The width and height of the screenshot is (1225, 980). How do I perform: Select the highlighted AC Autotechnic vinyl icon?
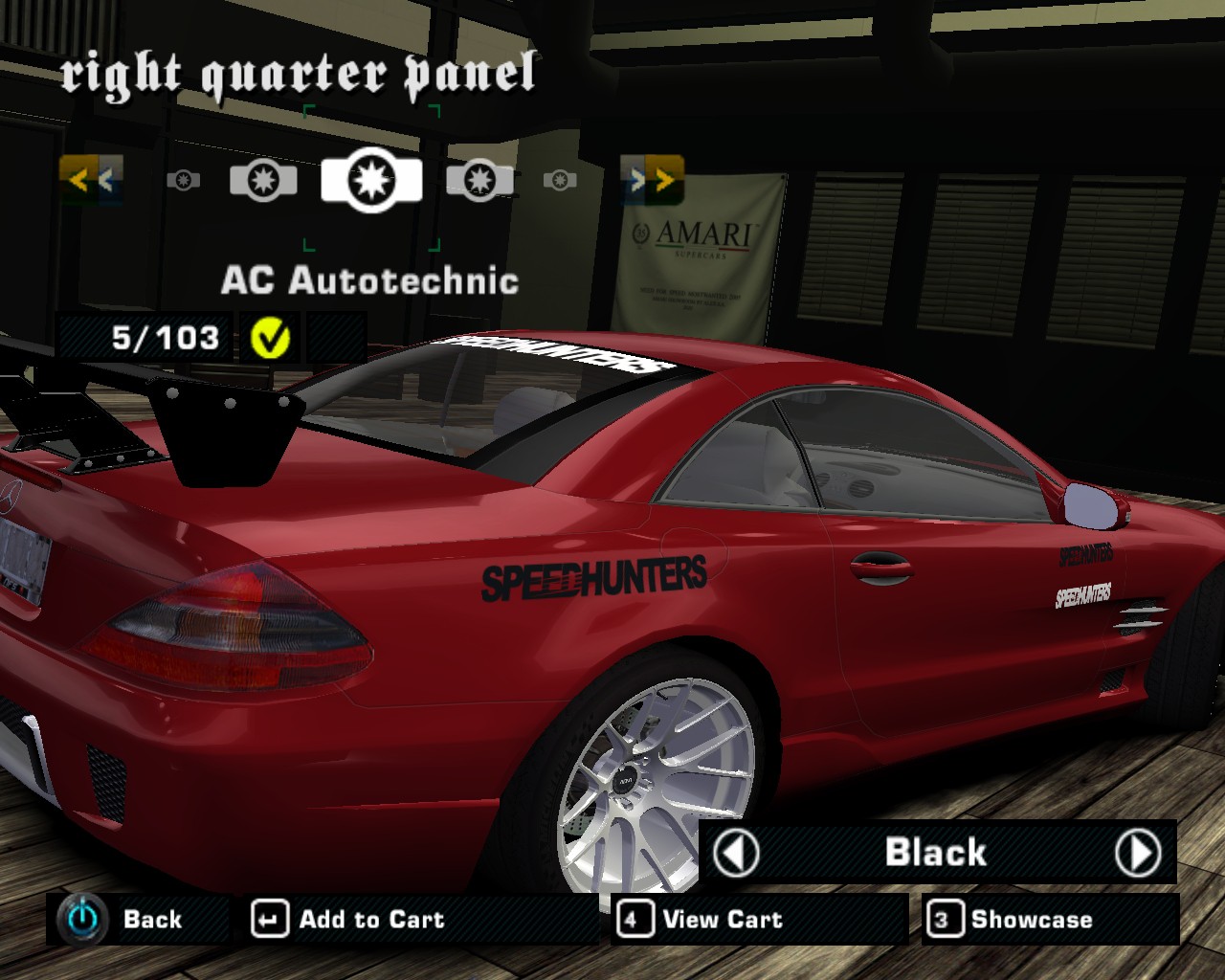click(x=372, y=179)
